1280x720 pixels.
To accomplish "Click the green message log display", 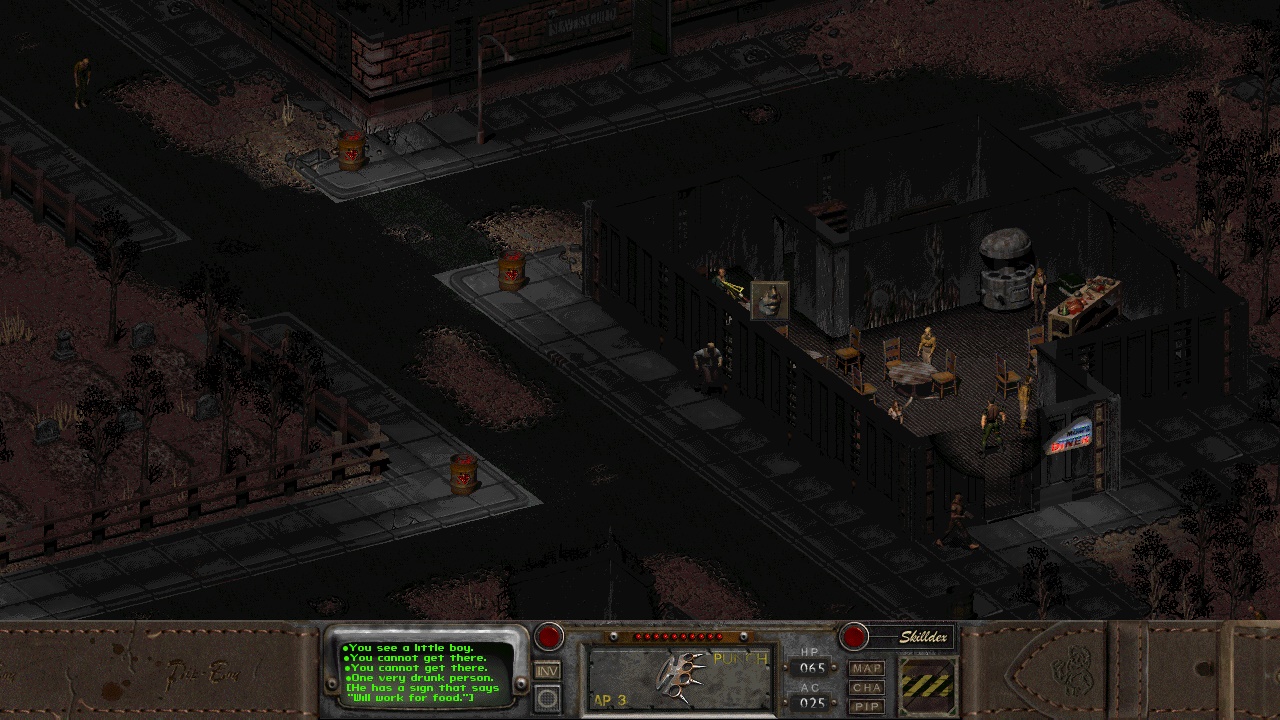I will coord(427,670).
